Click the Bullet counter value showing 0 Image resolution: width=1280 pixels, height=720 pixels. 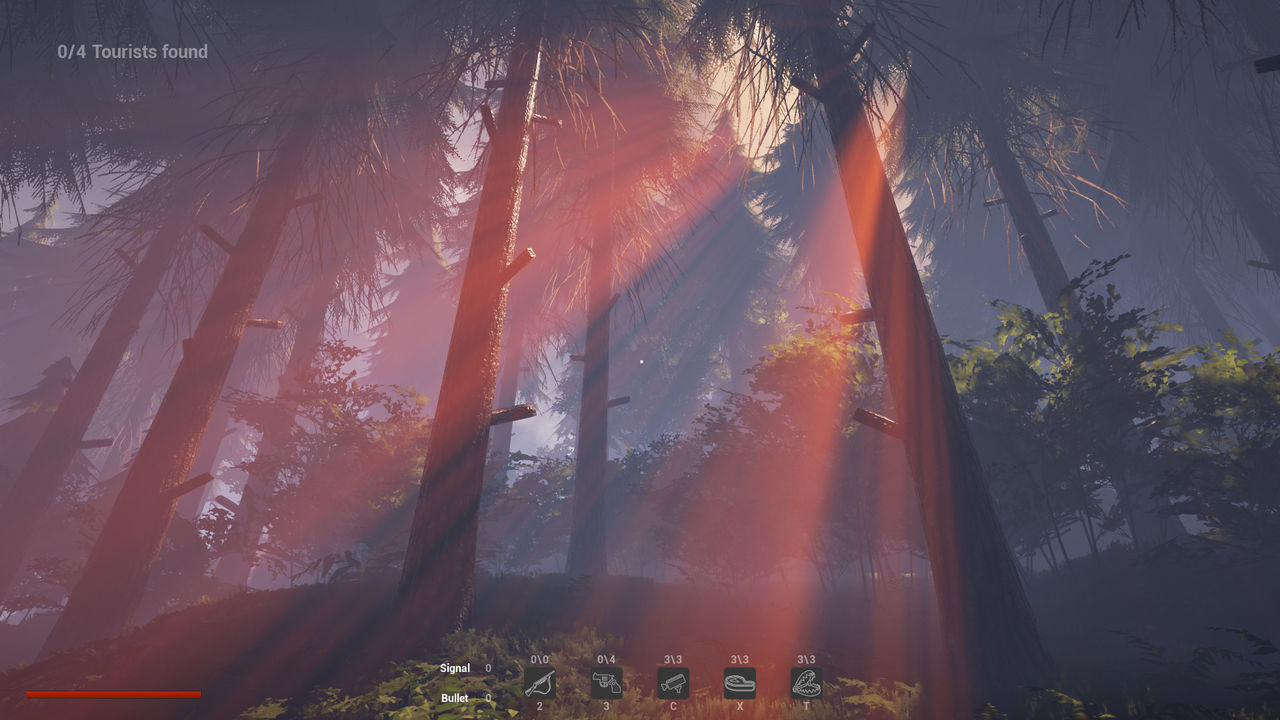487,698
